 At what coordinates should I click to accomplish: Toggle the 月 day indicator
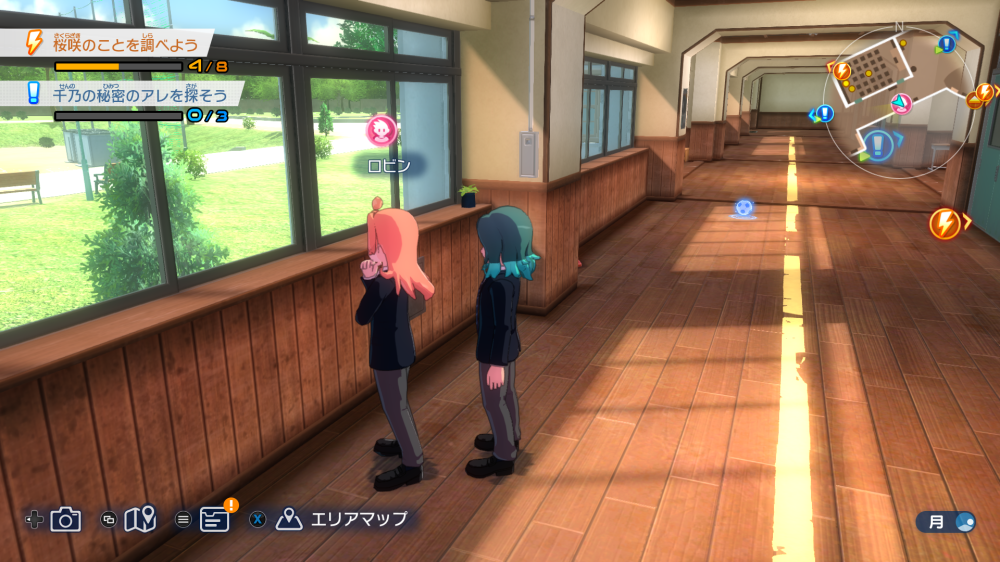[x=945, y=521]
